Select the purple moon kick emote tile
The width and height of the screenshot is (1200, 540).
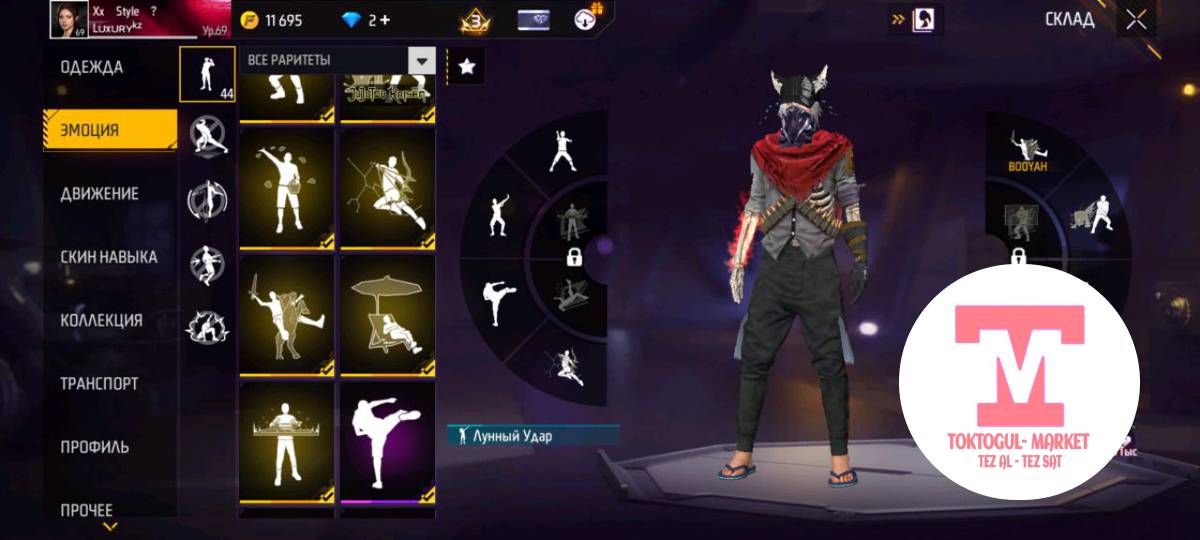click(387, 443)
